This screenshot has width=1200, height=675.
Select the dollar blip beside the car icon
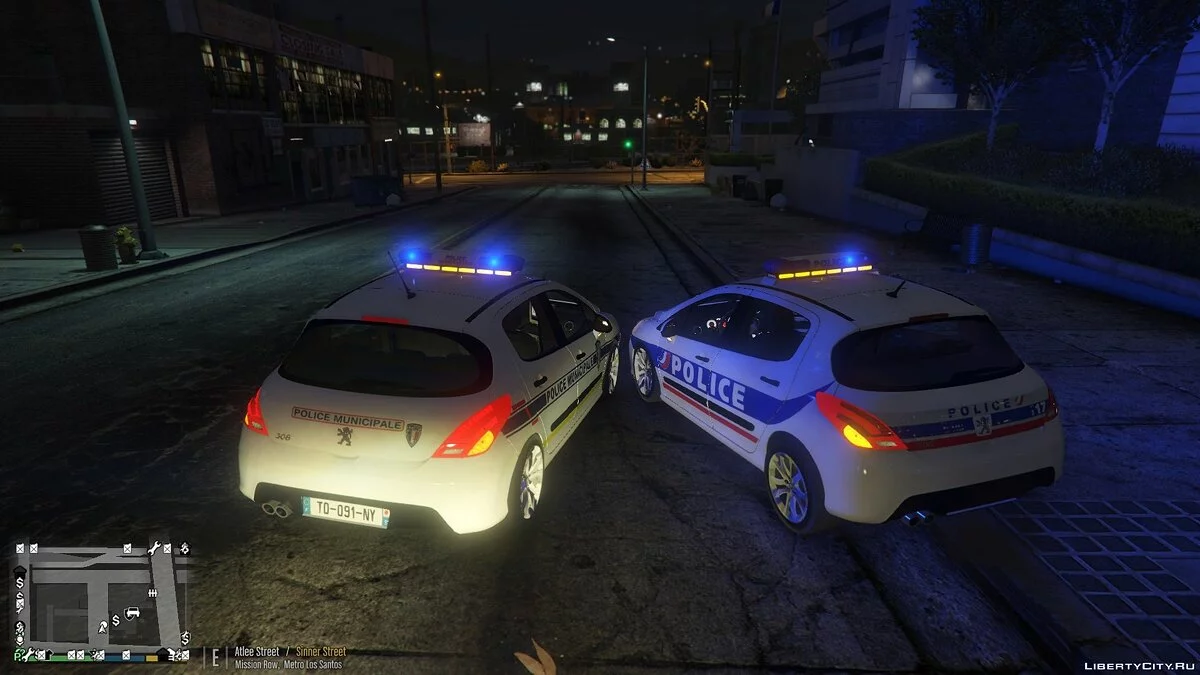tap(116, 620)
